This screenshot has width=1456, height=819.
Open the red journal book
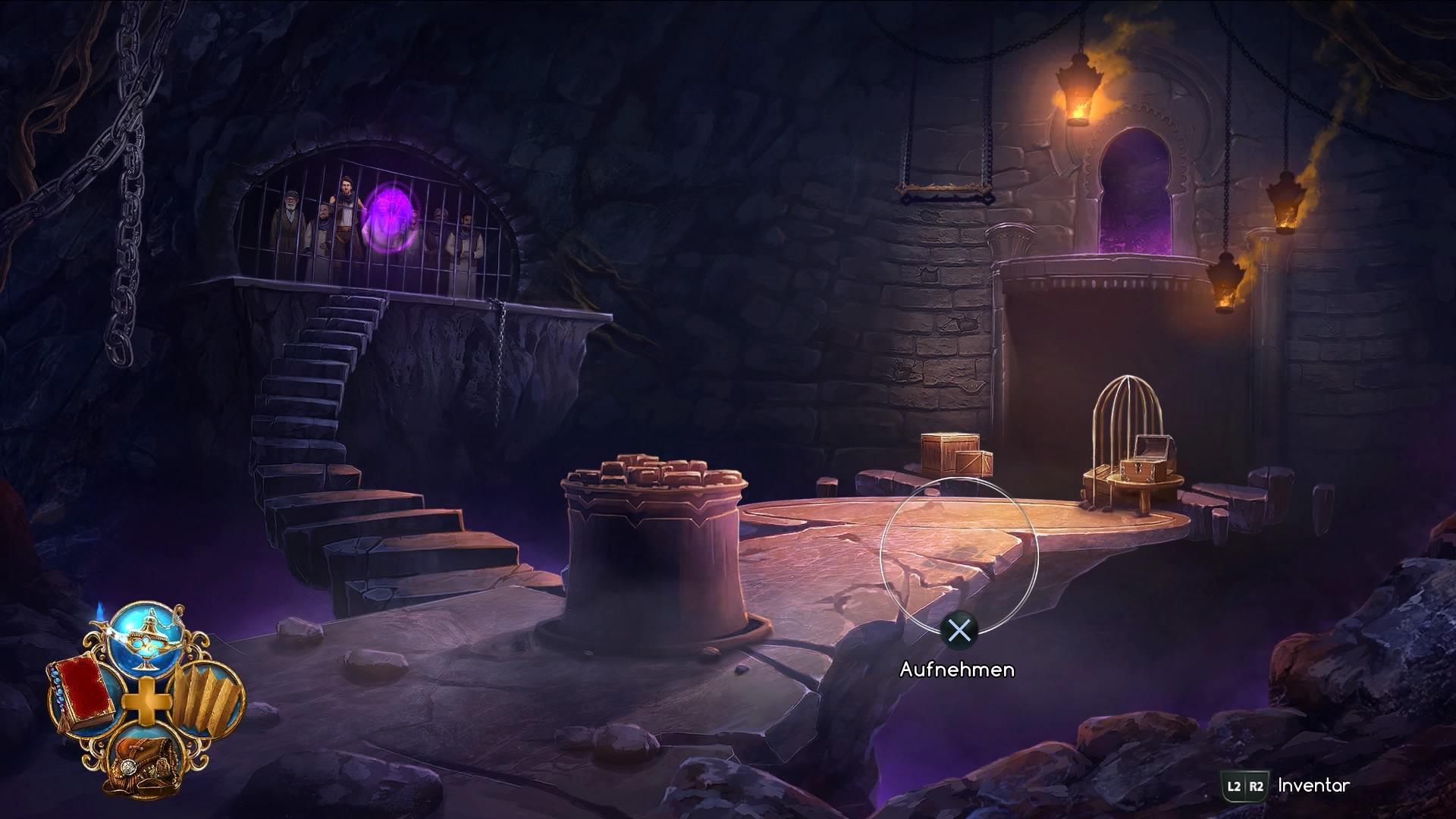82,693
